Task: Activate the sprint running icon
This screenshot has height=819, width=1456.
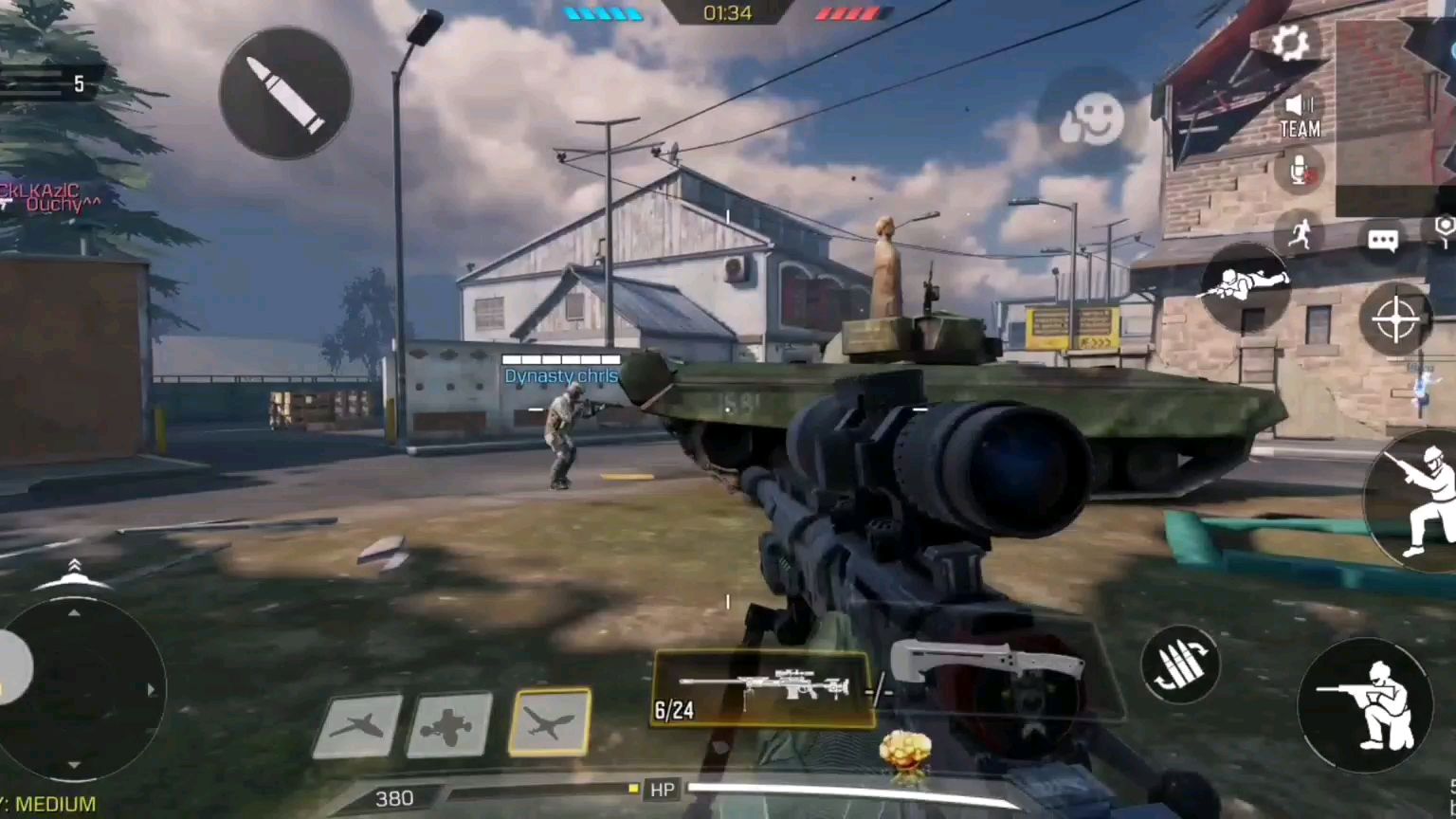Action: (x=1300, y=232)
